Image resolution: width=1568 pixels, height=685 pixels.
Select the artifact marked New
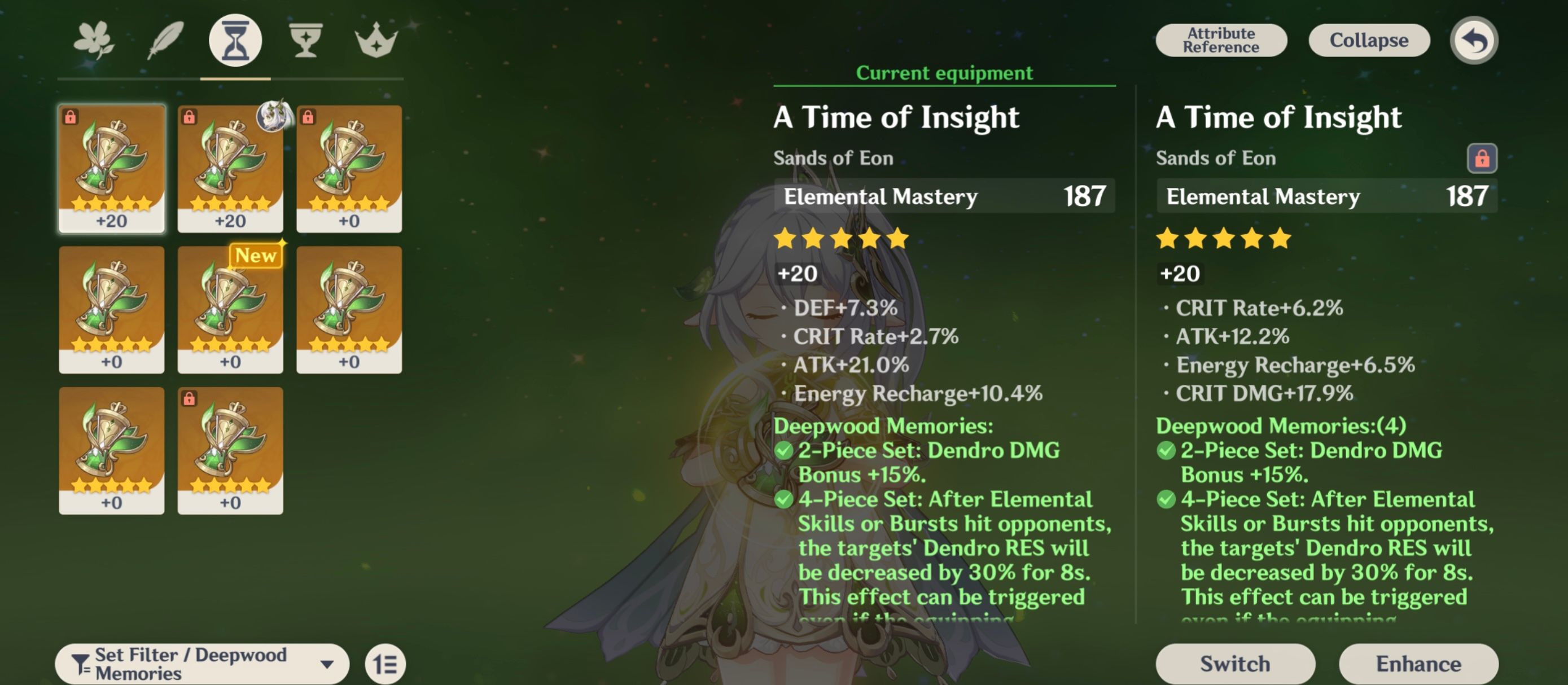(230, 310)
